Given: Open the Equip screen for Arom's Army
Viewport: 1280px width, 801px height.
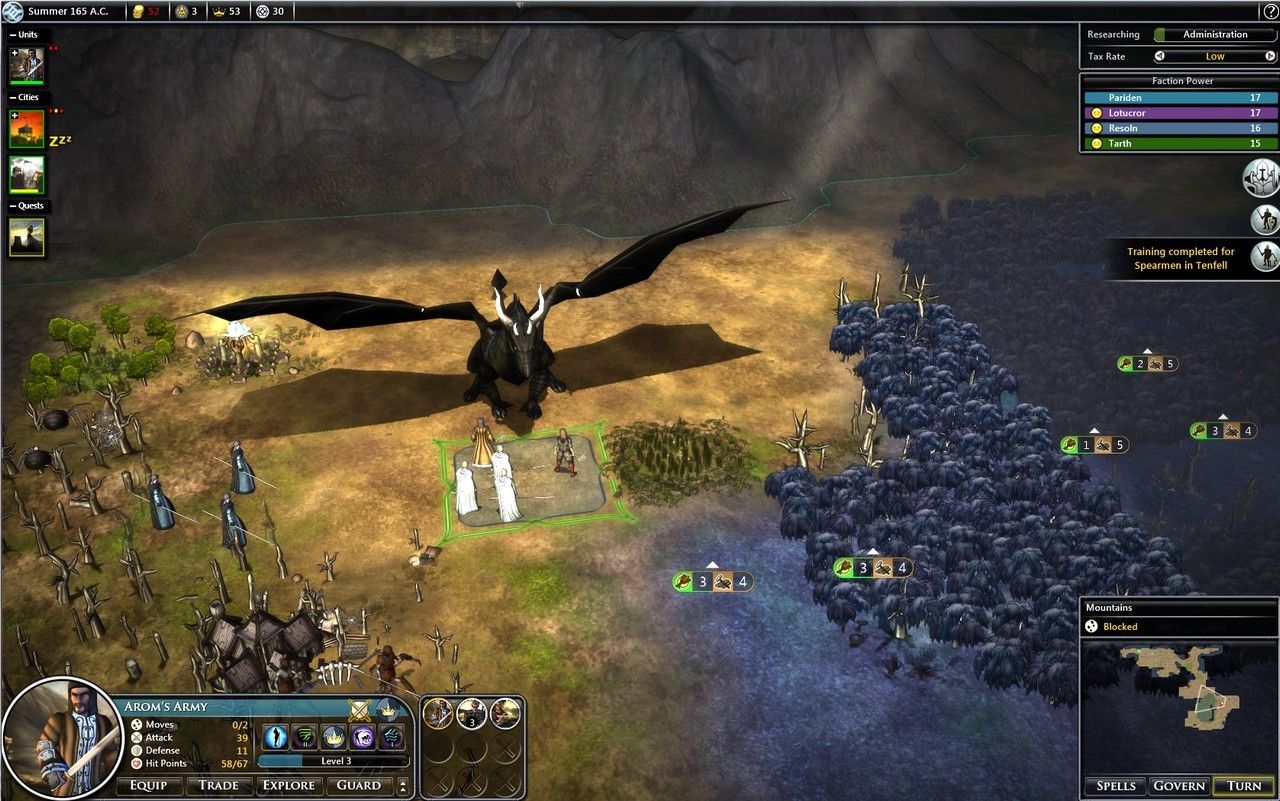Looking at the screenshot, I should click(x=148, y=785).
